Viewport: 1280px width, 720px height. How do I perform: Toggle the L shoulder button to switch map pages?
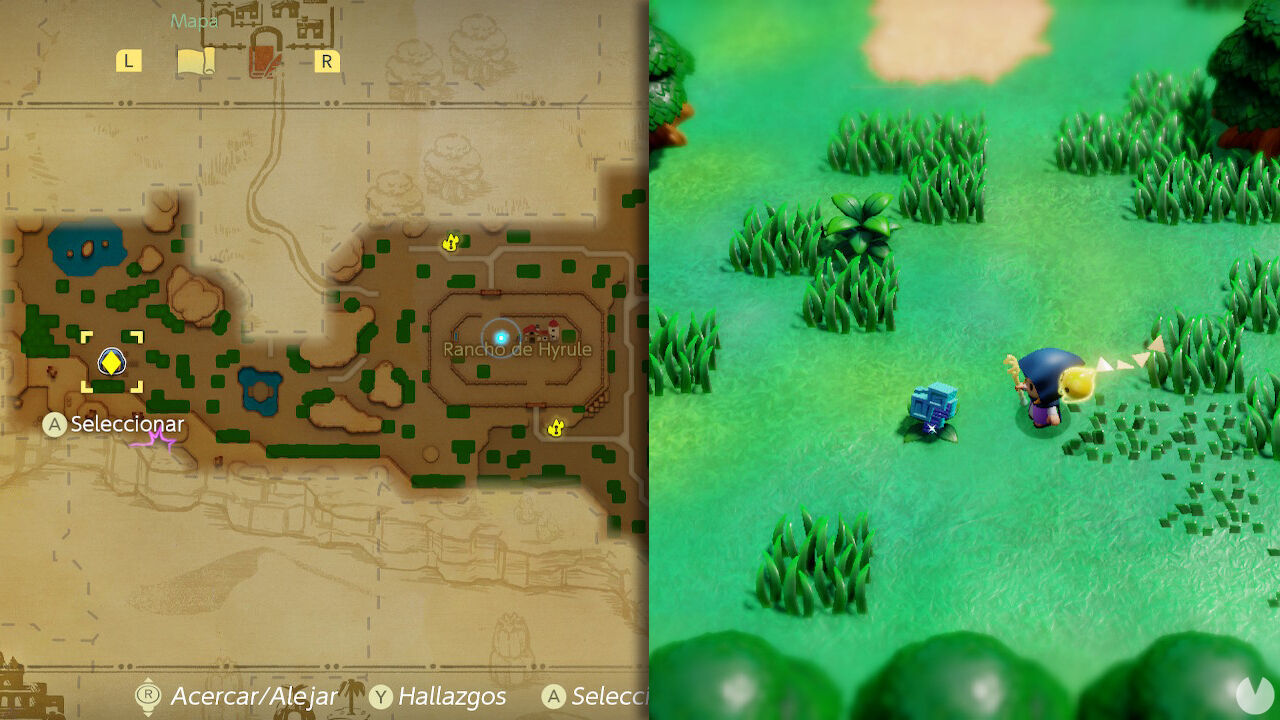pyautogui.click(x=128, y=61)
